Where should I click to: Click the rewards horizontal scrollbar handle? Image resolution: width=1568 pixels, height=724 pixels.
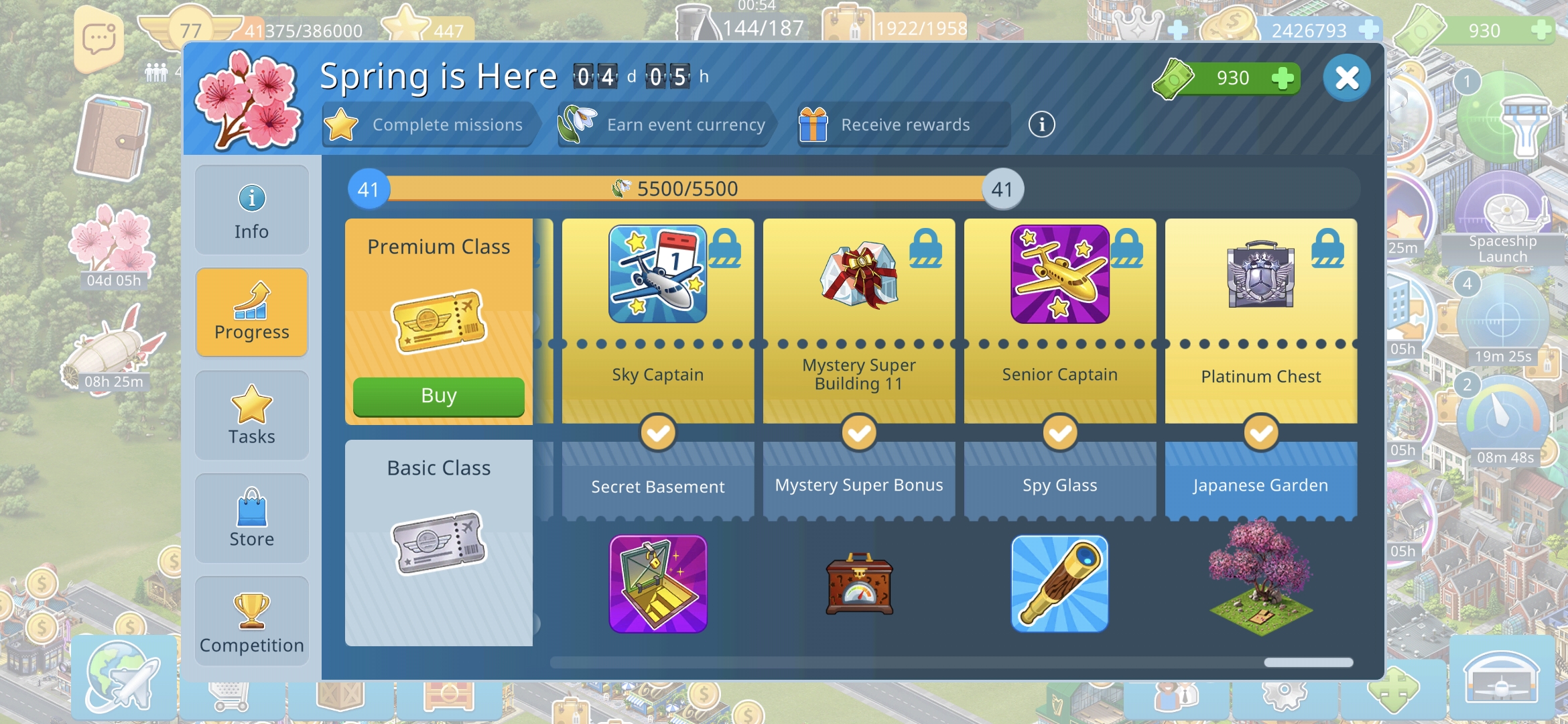click(x=1308, y=662)
